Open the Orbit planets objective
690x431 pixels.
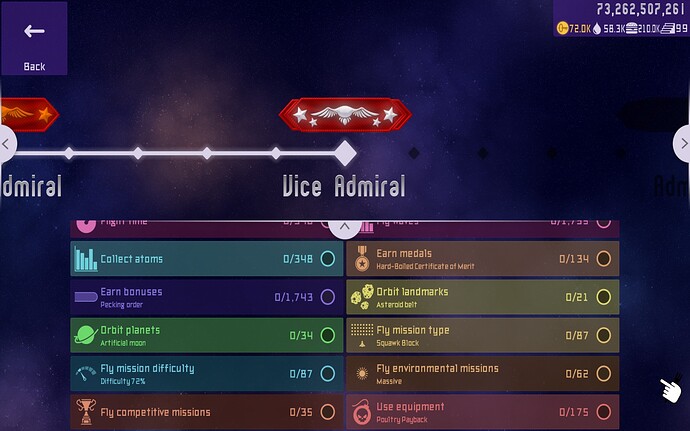point(205,335)
